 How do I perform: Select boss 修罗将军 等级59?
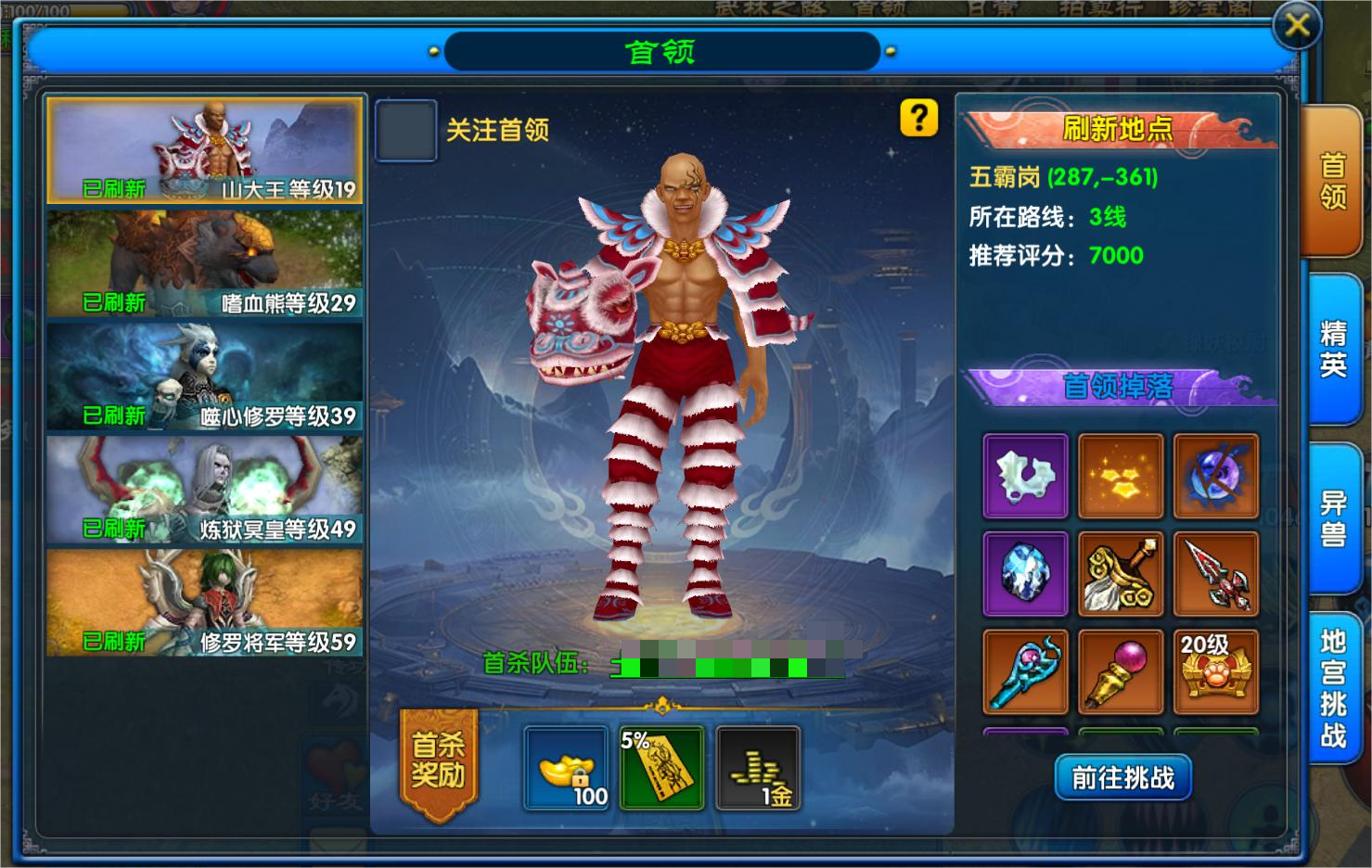[205, 603]
